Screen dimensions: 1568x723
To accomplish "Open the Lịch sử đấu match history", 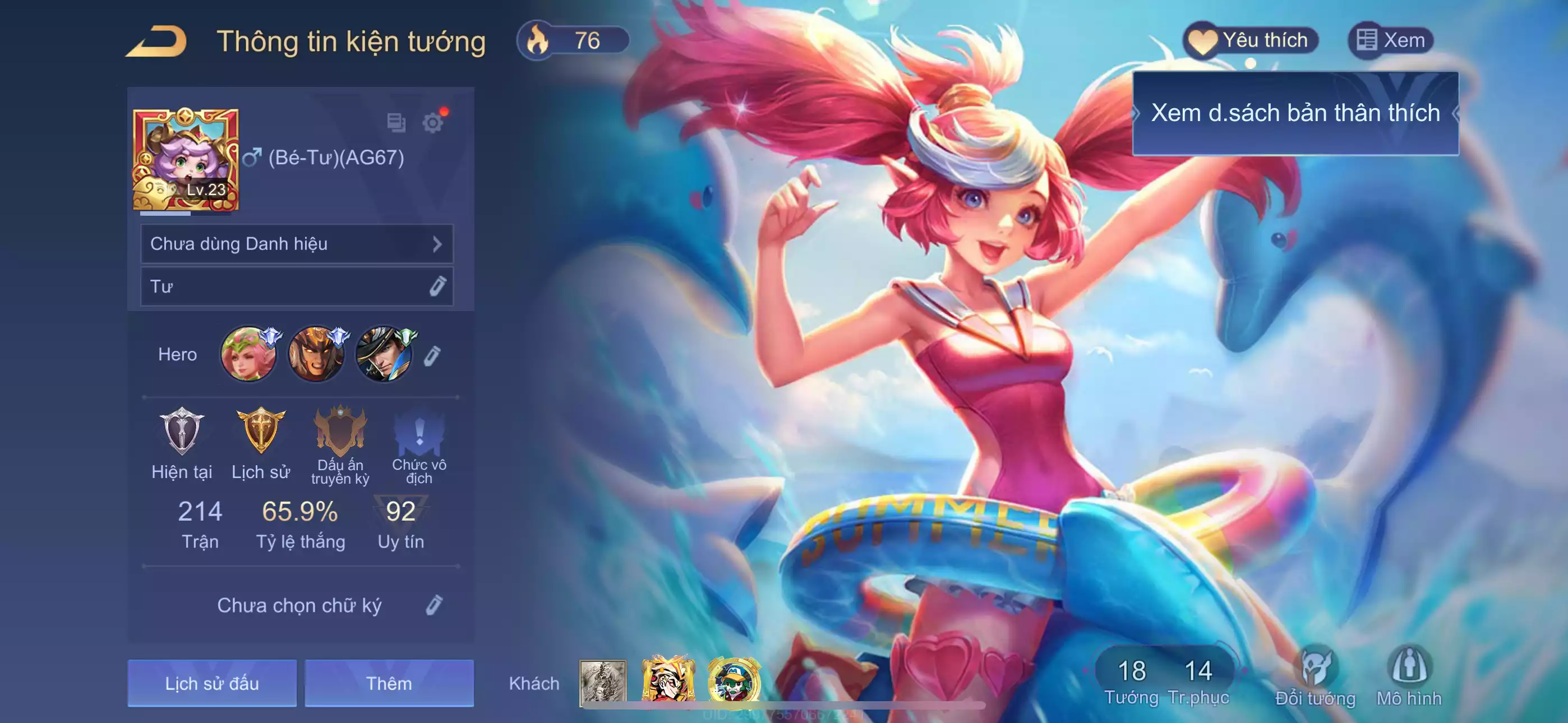I will coord(212,683).
